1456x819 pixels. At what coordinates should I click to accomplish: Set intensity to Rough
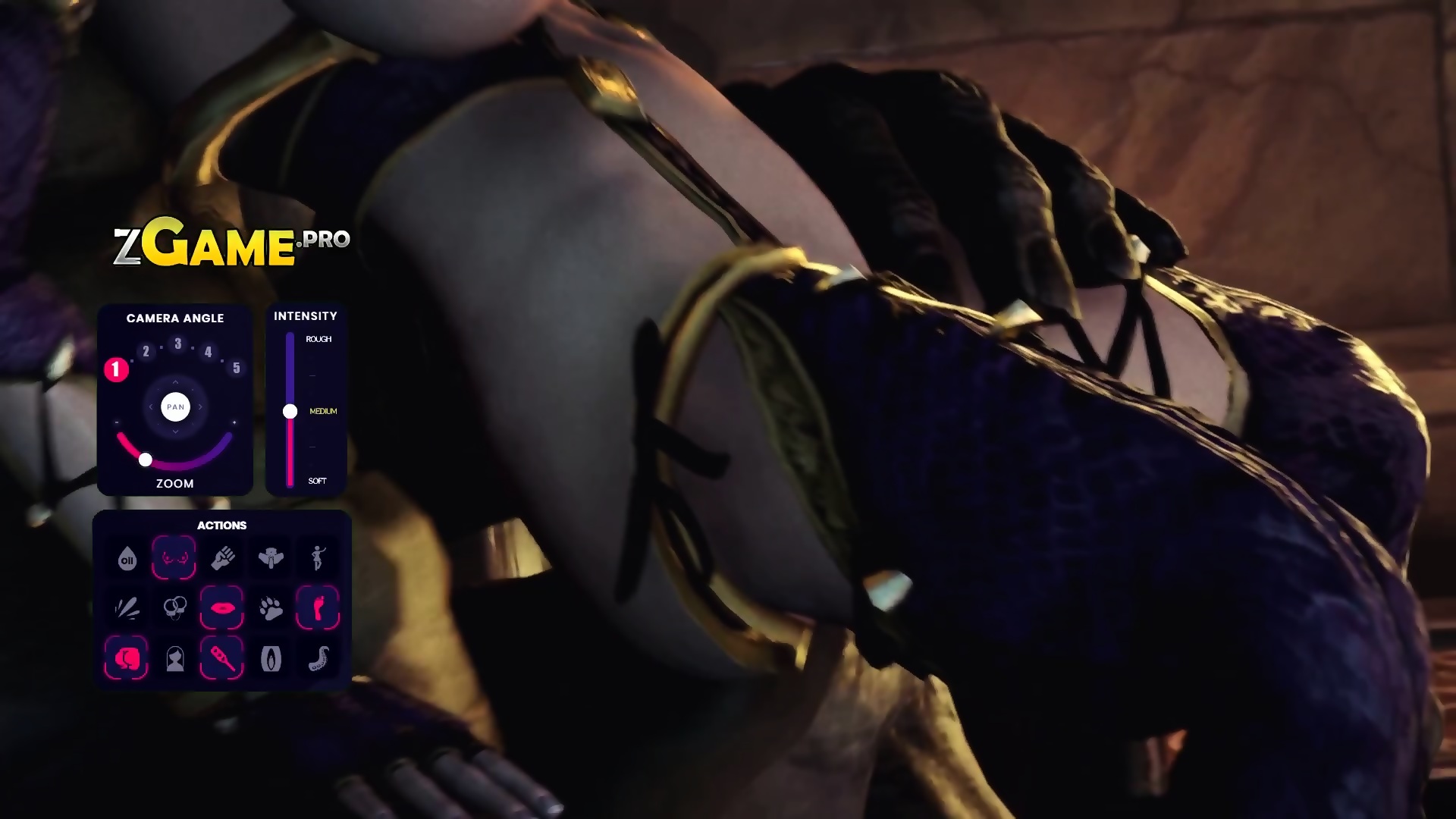point(318,339)
